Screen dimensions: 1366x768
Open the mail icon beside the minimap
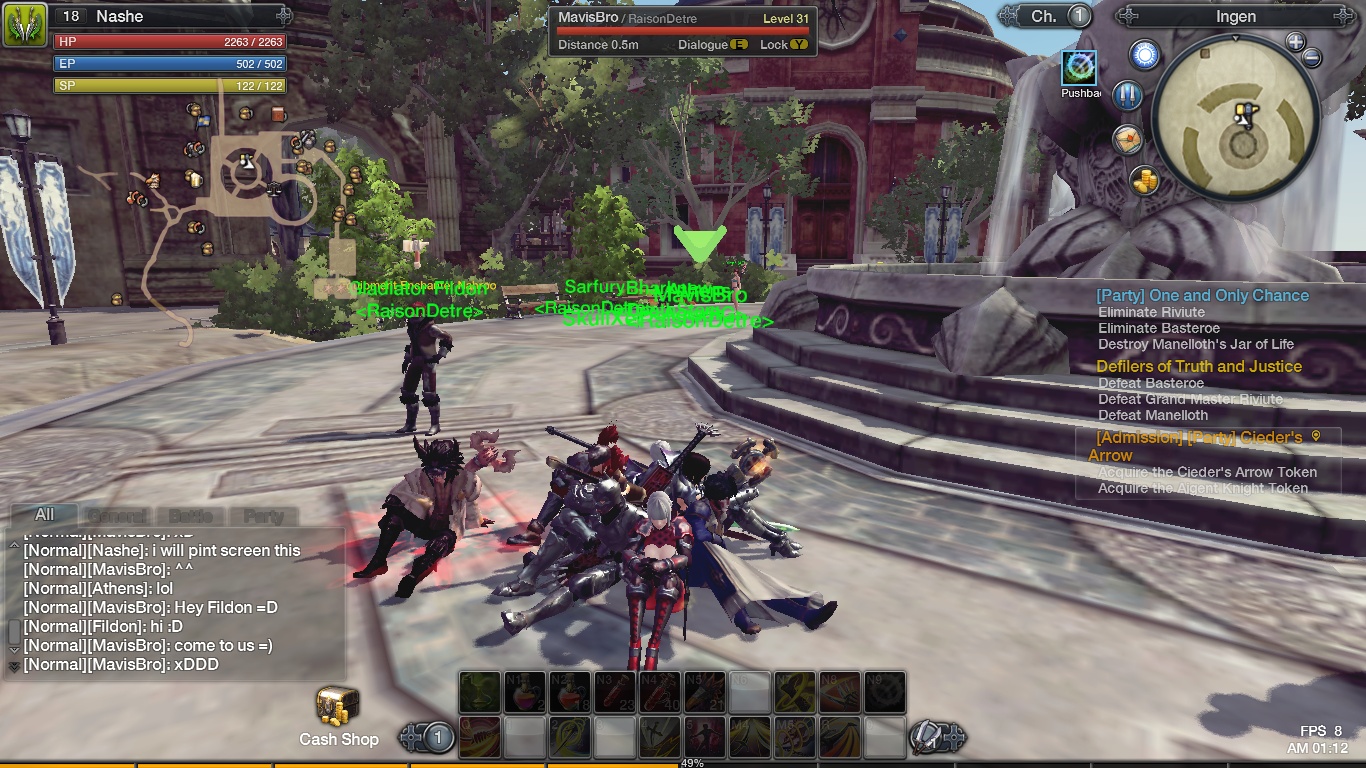(1127, 138)
